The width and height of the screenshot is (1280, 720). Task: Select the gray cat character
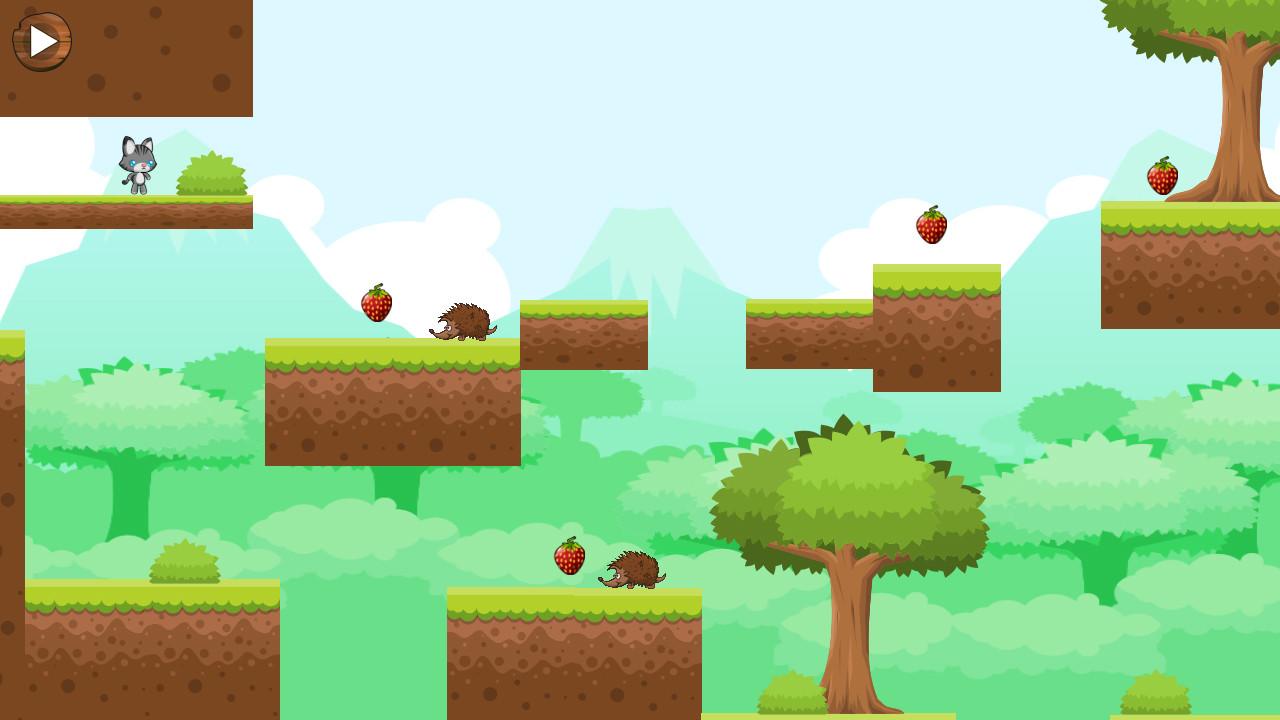click(137, 163)
